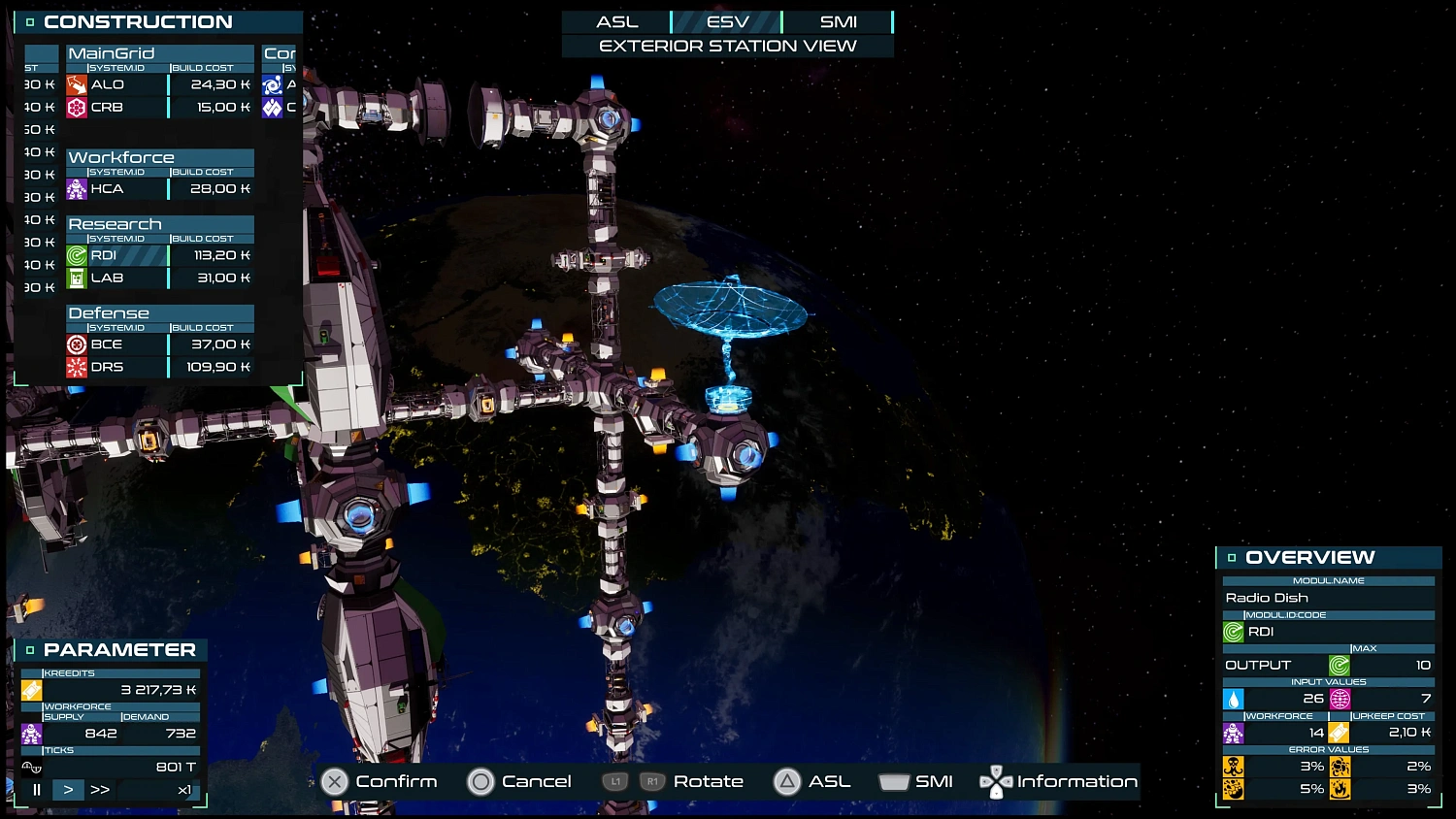Click the RDI output icon in Overview
1456x819 pixels.
[1340, 665]
